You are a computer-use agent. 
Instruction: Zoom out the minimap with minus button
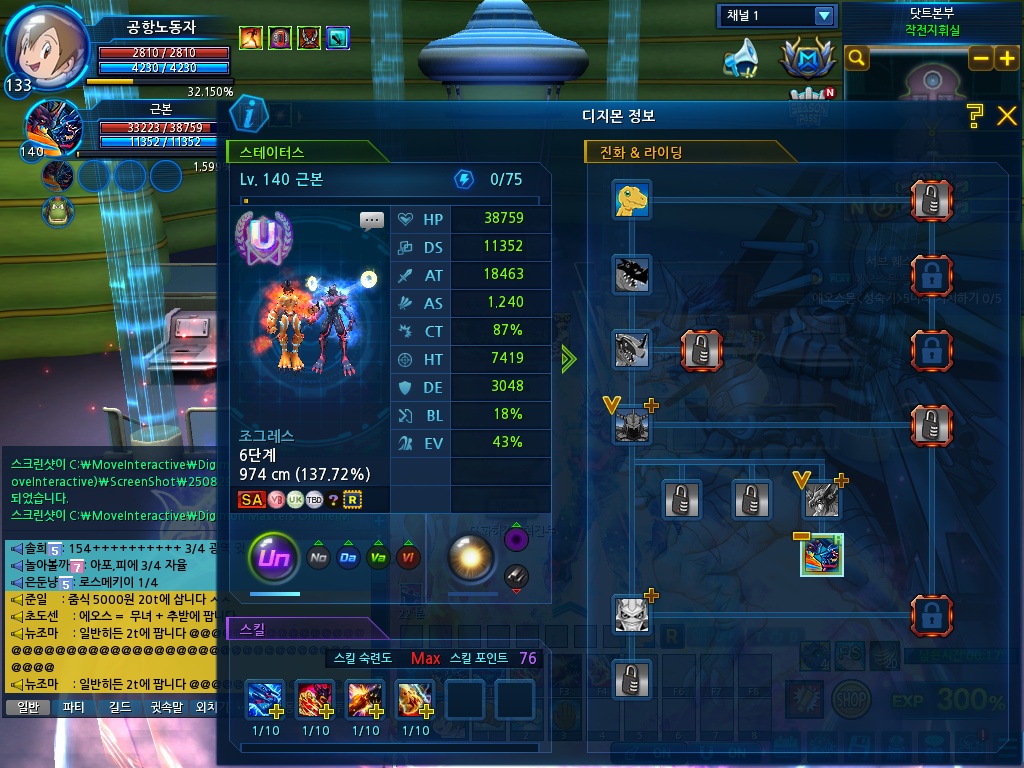(x=981, y=59)
